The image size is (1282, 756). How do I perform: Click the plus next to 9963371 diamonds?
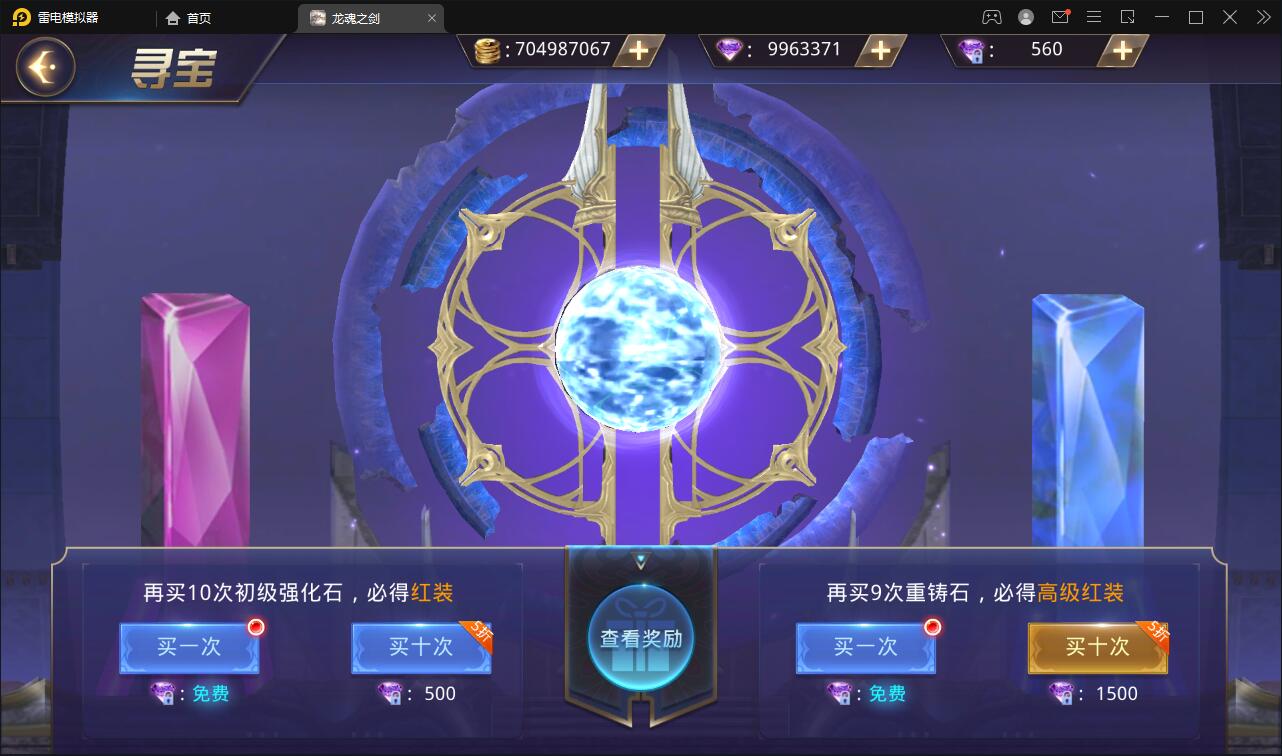pyautogui.click(x=879, y=50)
